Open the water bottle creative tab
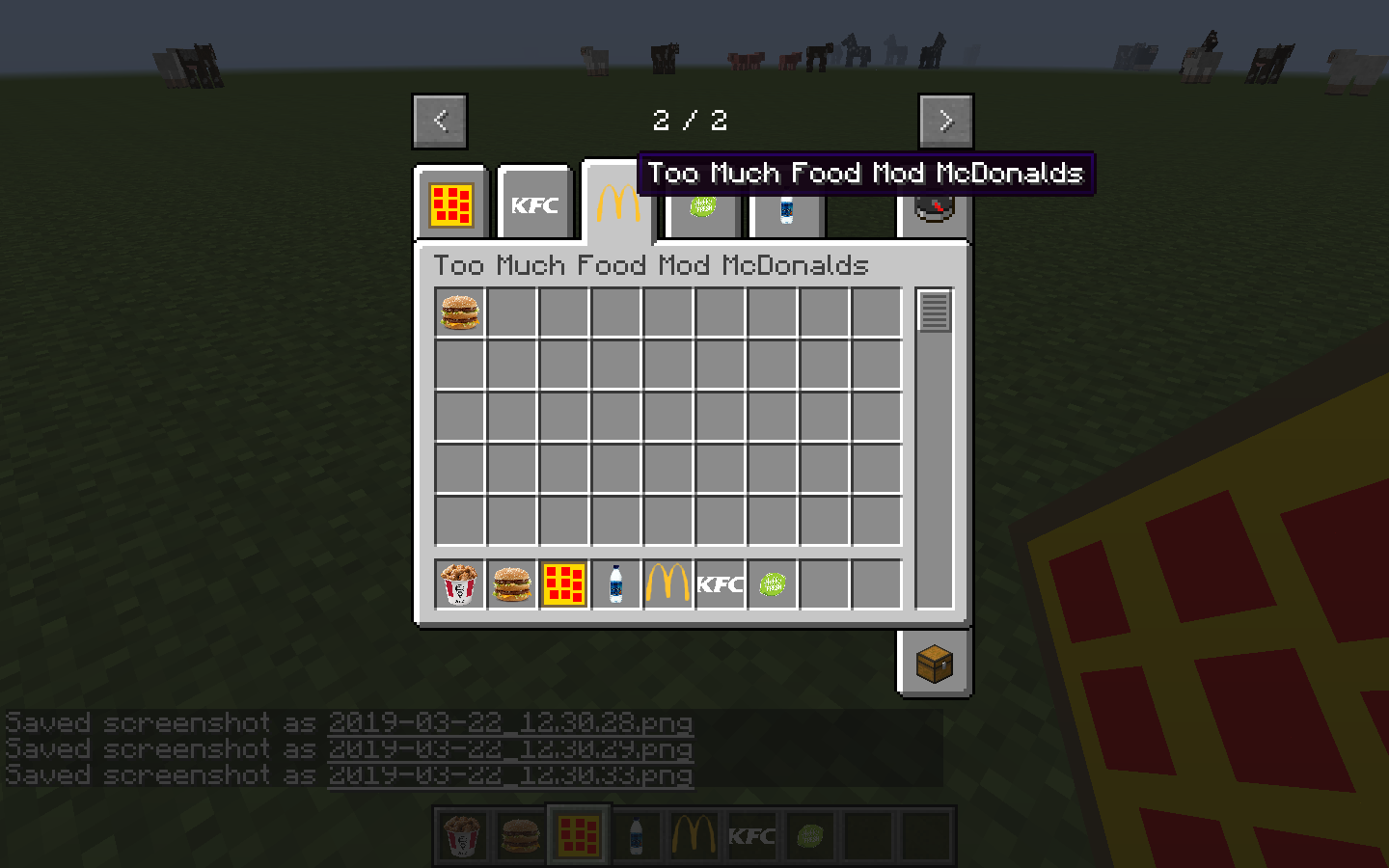 (785, 207)
